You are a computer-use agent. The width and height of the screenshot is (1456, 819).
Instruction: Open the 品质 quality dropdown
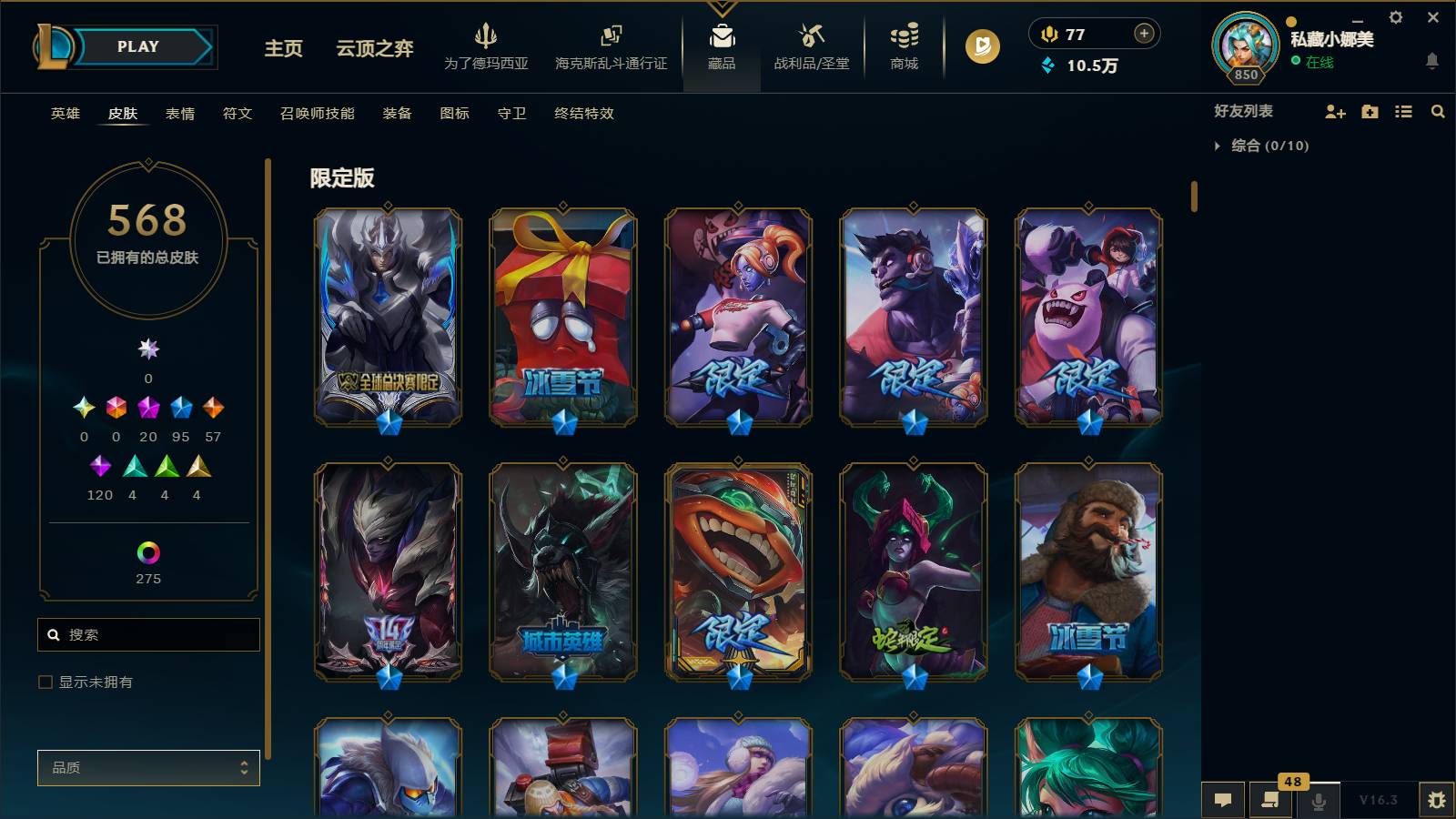pyautogui.click(x=148, y=767)
